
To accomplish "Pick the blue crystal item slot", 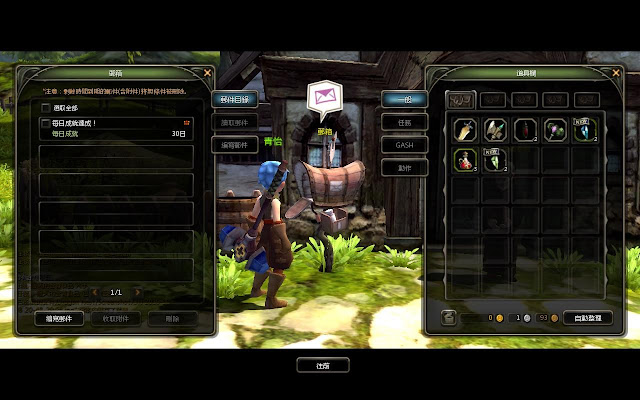I will point(585,129).
